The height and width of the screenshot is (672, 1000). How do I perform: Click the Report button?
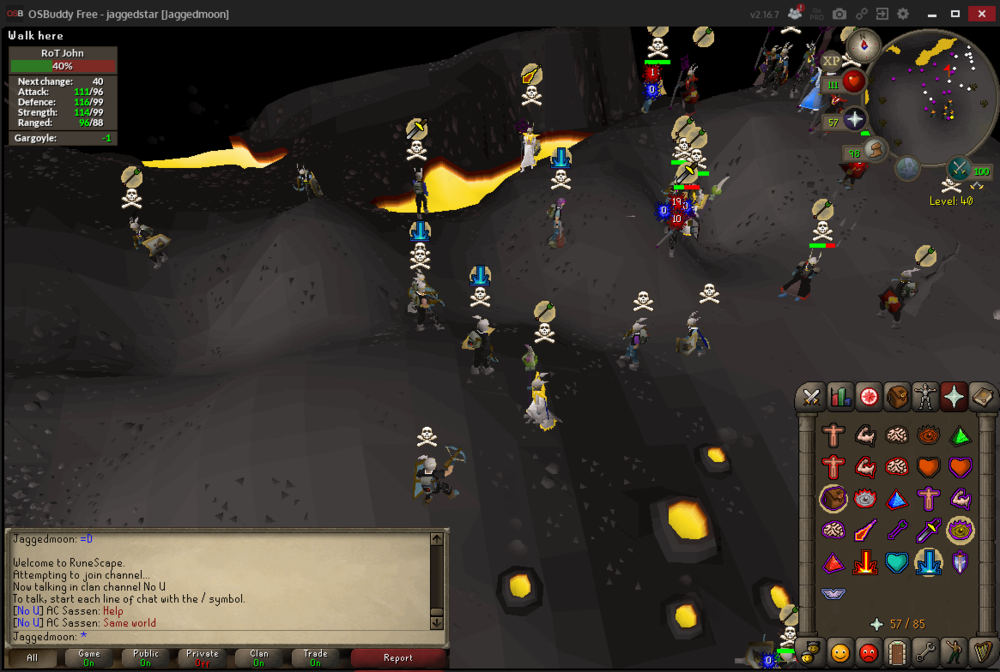coord(398,657)
